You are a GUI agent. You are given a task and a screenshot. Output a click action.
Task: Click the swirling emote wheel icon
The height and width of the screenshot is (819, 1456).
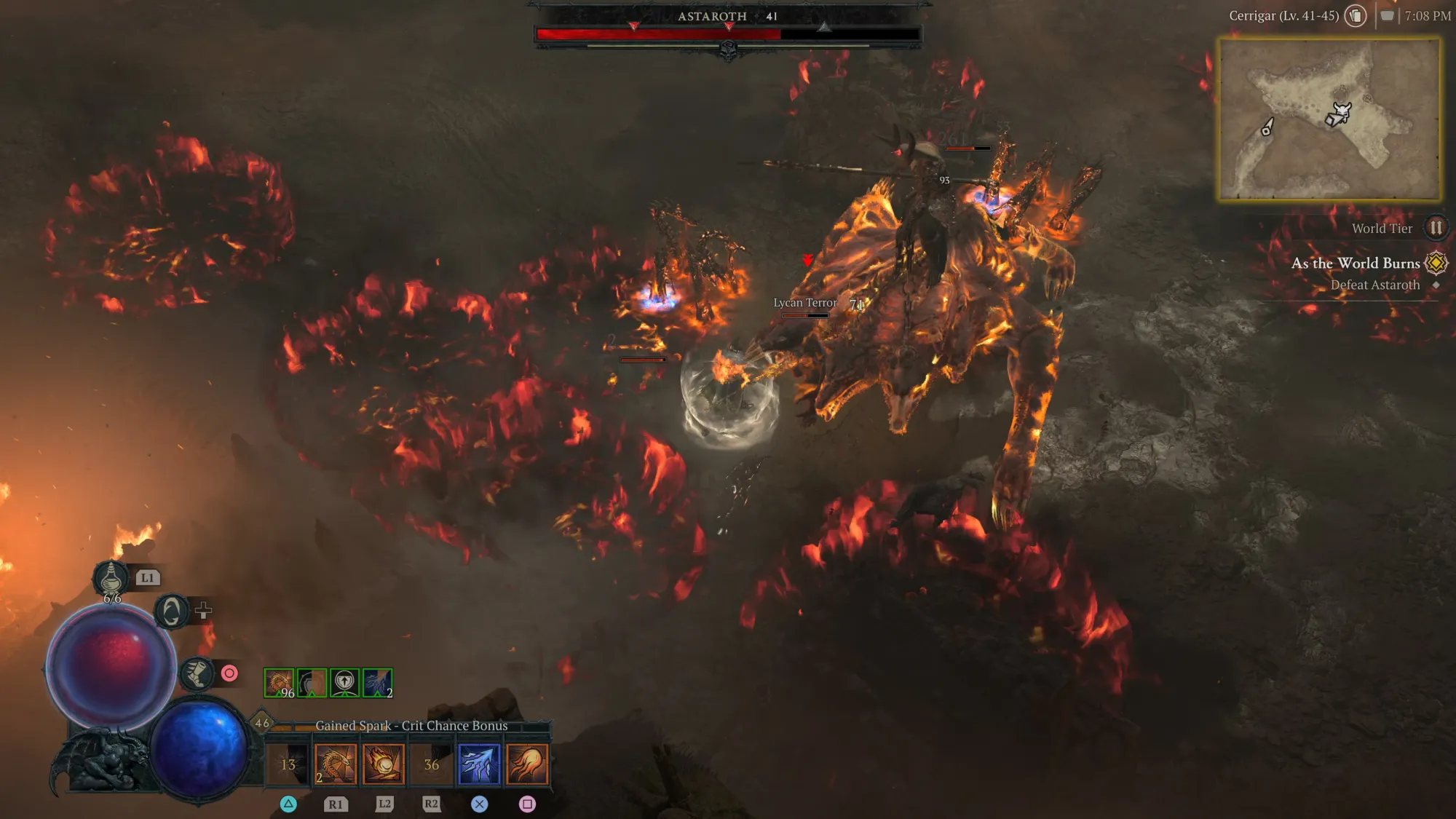(x=172, y=611)
